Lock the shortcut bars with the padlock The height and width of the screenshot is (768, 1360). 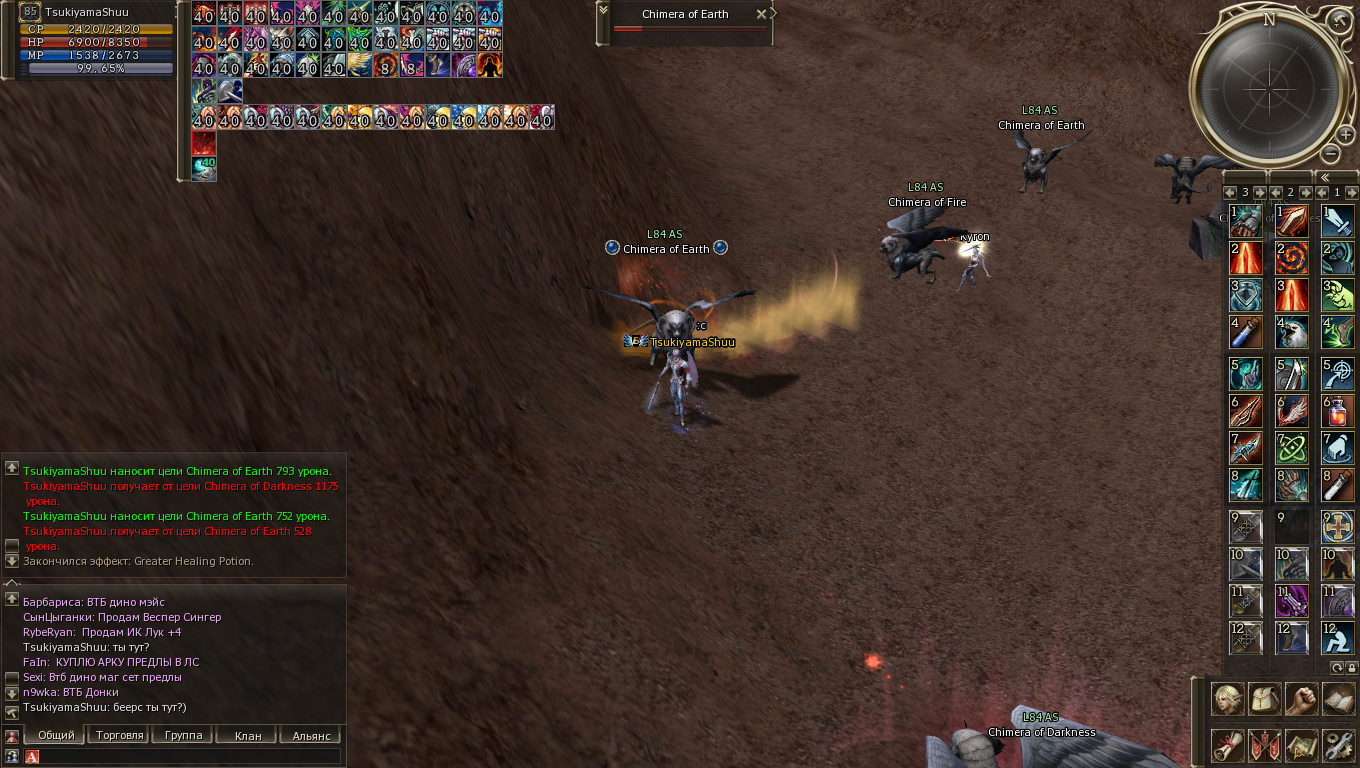[1351, 667]
